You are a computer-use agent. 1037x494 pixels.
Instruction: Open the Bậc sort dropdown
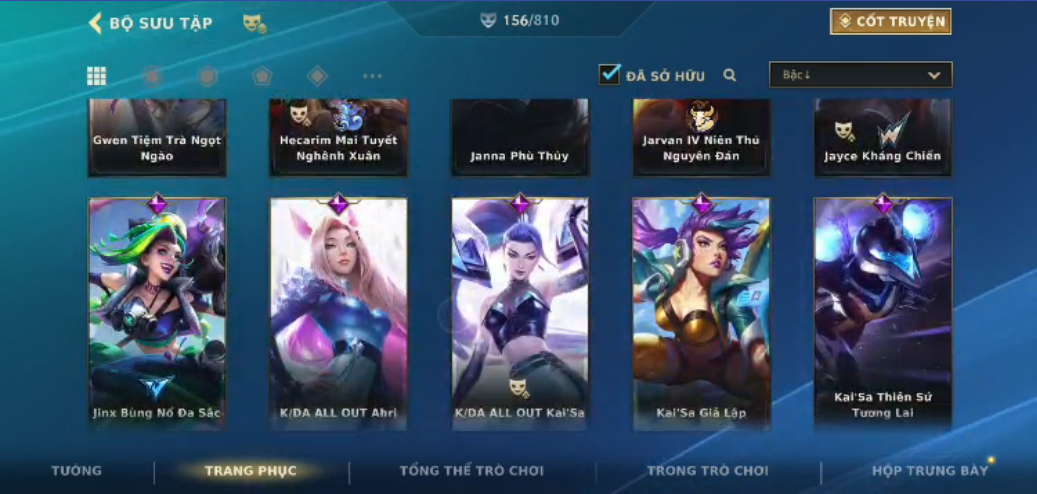coord(860,75)
